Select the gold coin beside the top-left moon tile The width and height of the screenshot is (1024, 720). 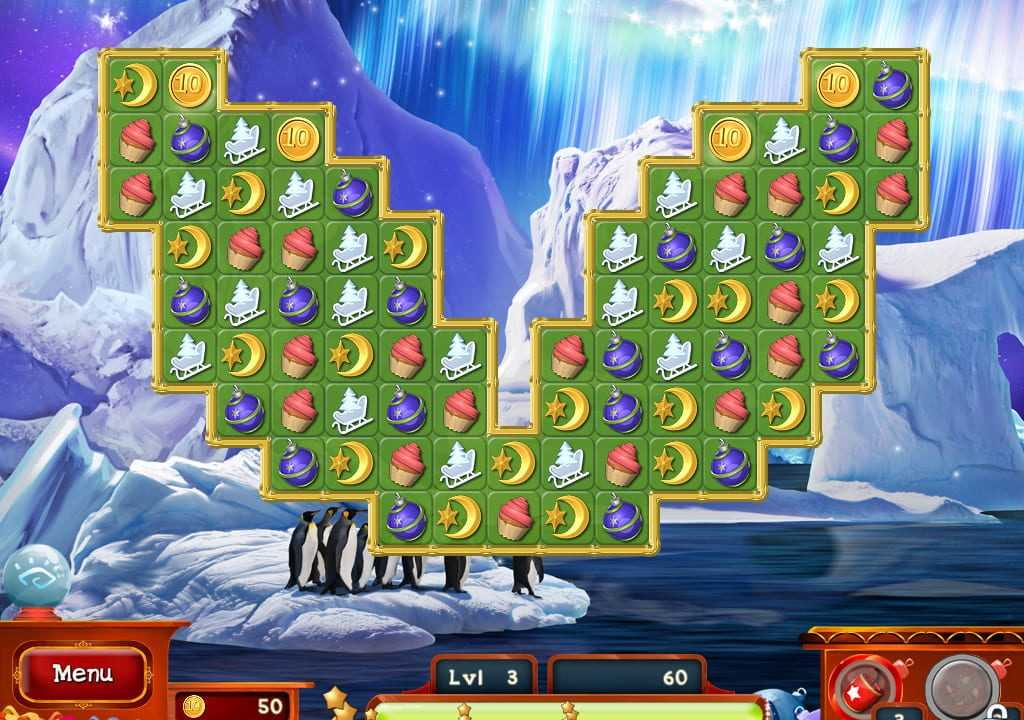point(189,85)
